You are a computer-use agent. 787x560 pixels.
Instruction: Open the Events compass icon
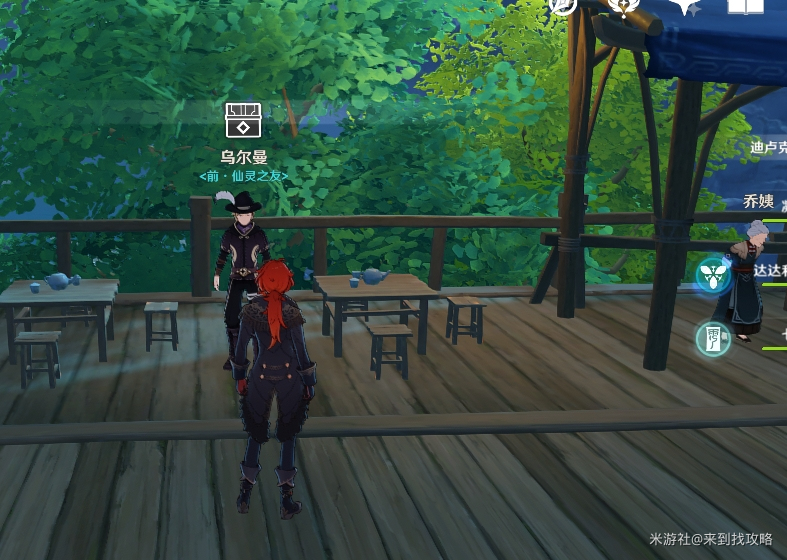pyautogui.click(x=563, y=5)
